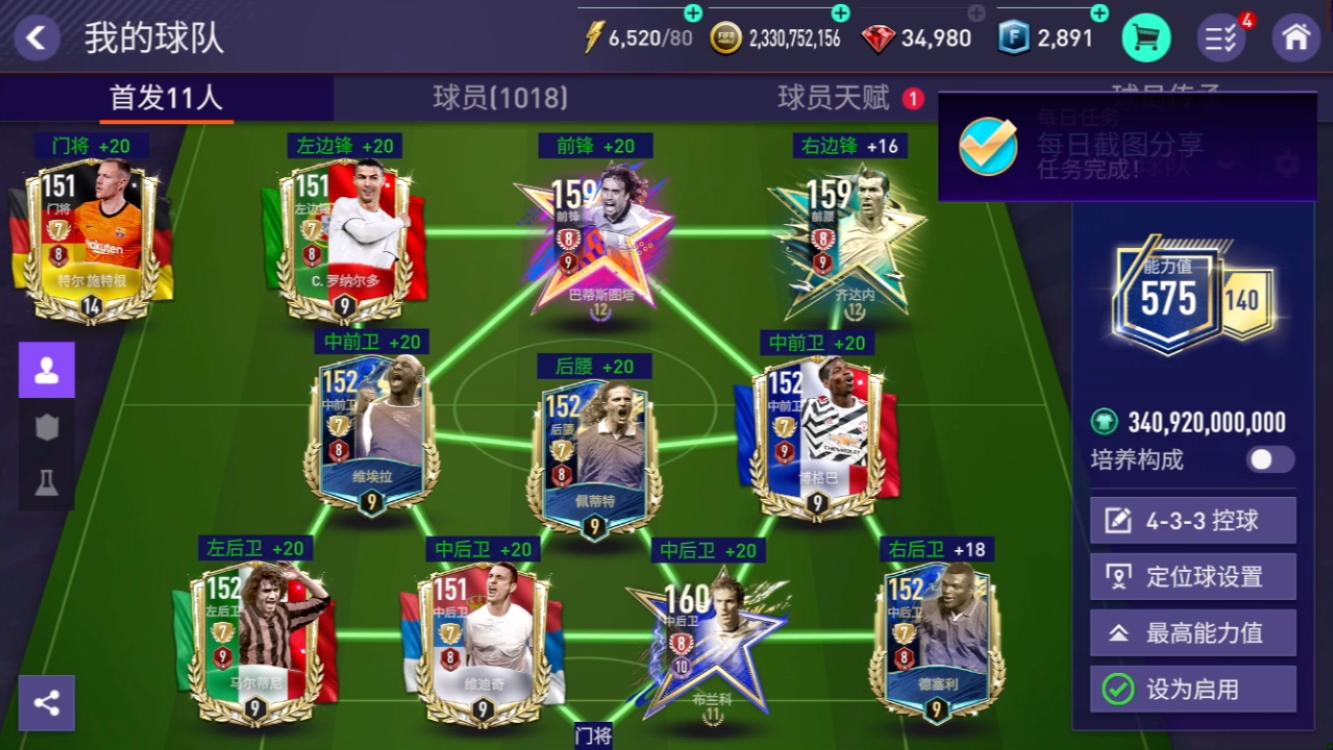The image size is (1333, 750).
Task: Open the shopping cart store
Action: pos(1146,38)
